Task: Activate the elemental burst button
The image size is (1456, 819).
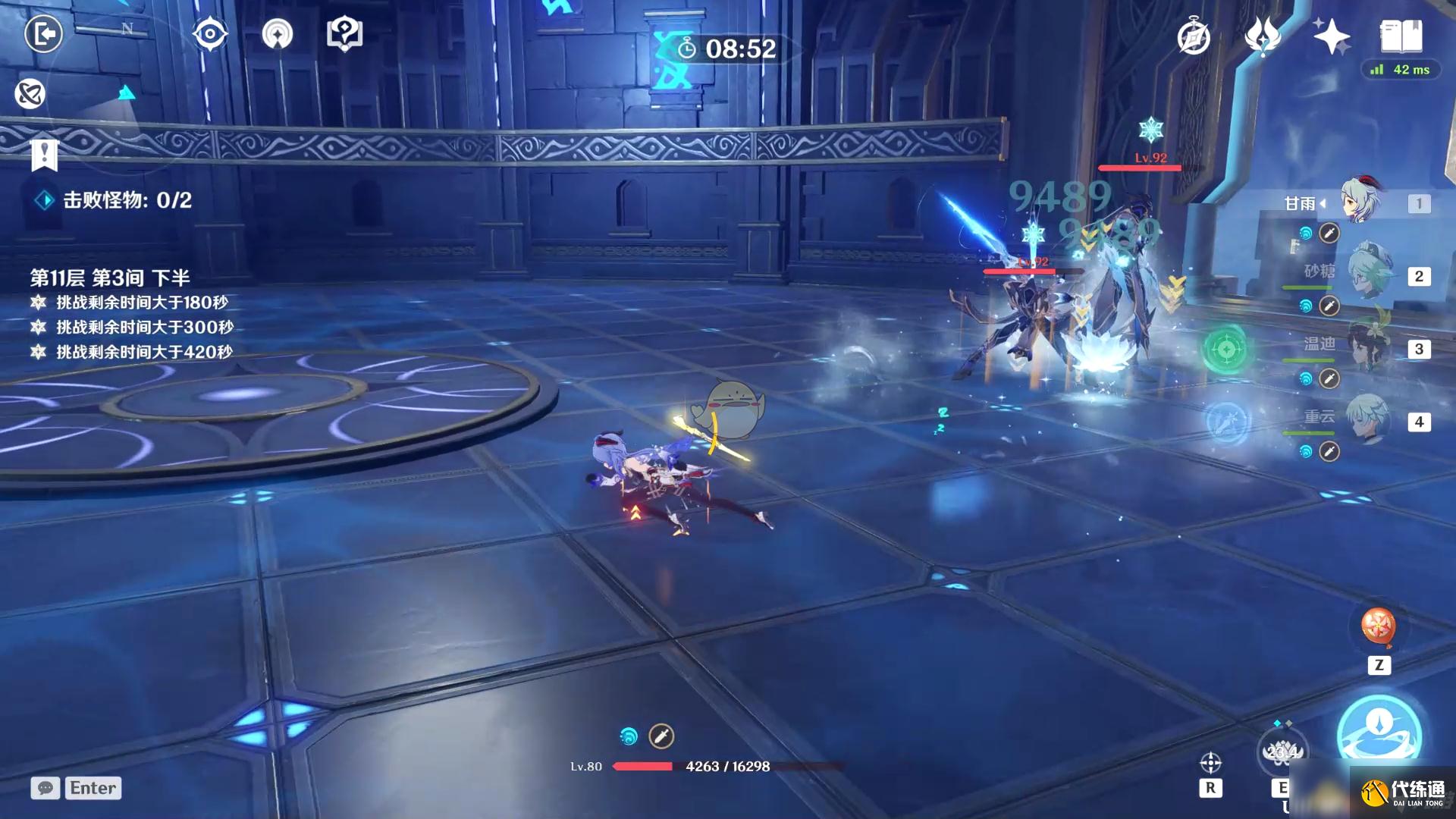Action: click(x=1379, y=732)
